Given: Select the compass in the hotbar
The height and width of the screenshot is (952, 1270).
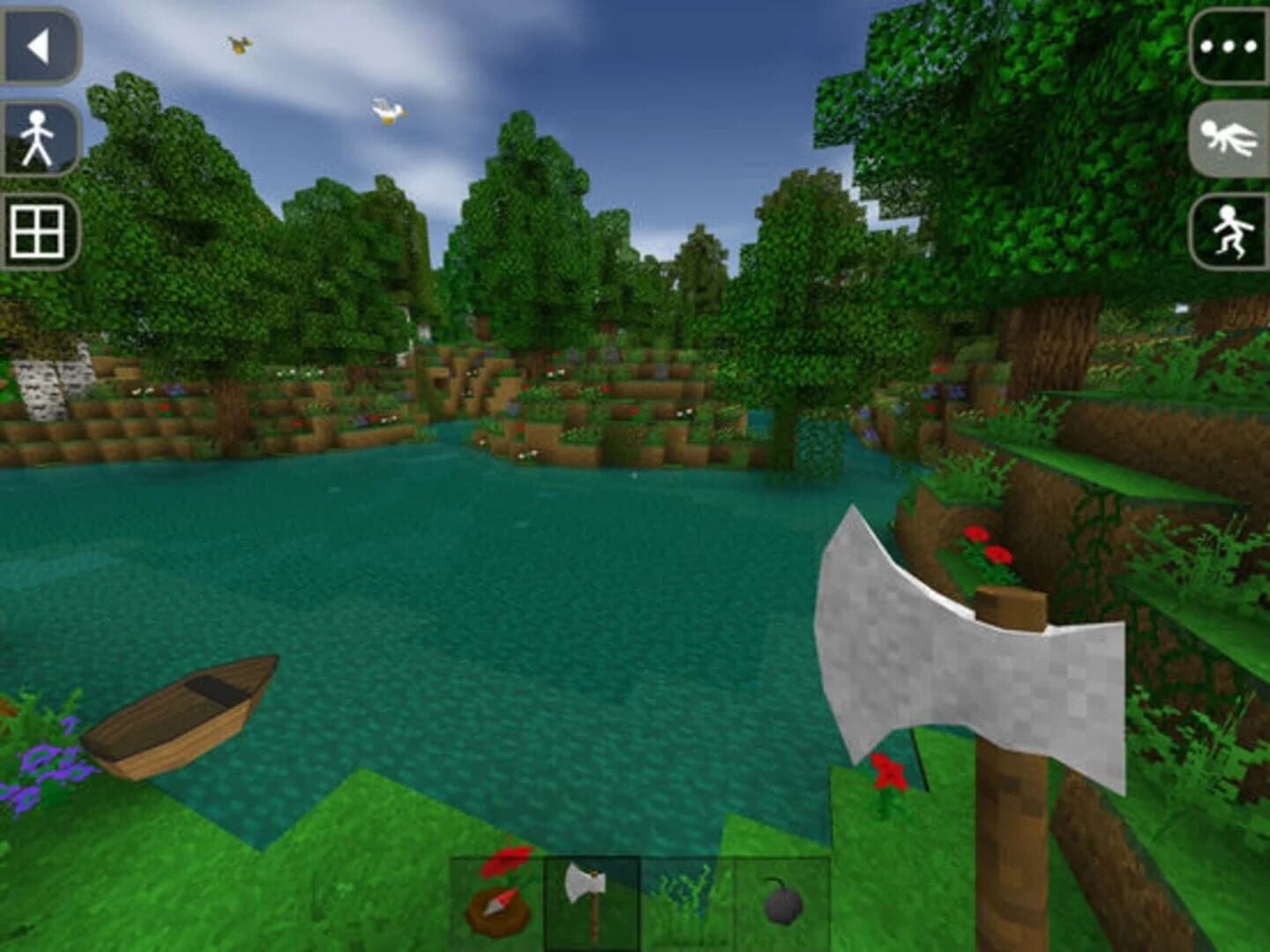Looking at the screenshot, I should coord(498,908).
